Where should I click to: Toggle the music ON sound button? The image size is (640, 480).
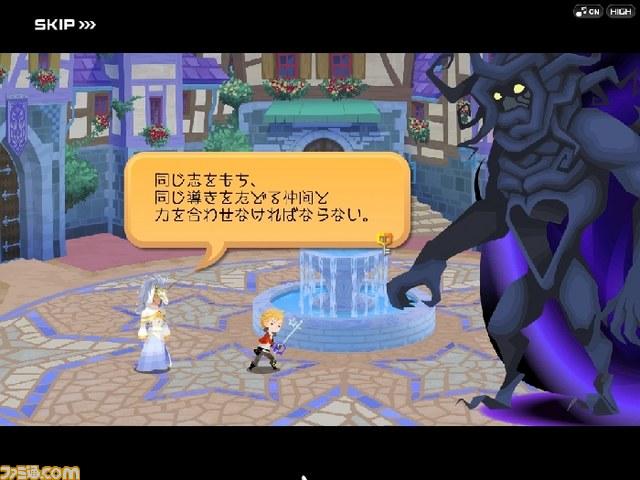[x=586, y=11]
